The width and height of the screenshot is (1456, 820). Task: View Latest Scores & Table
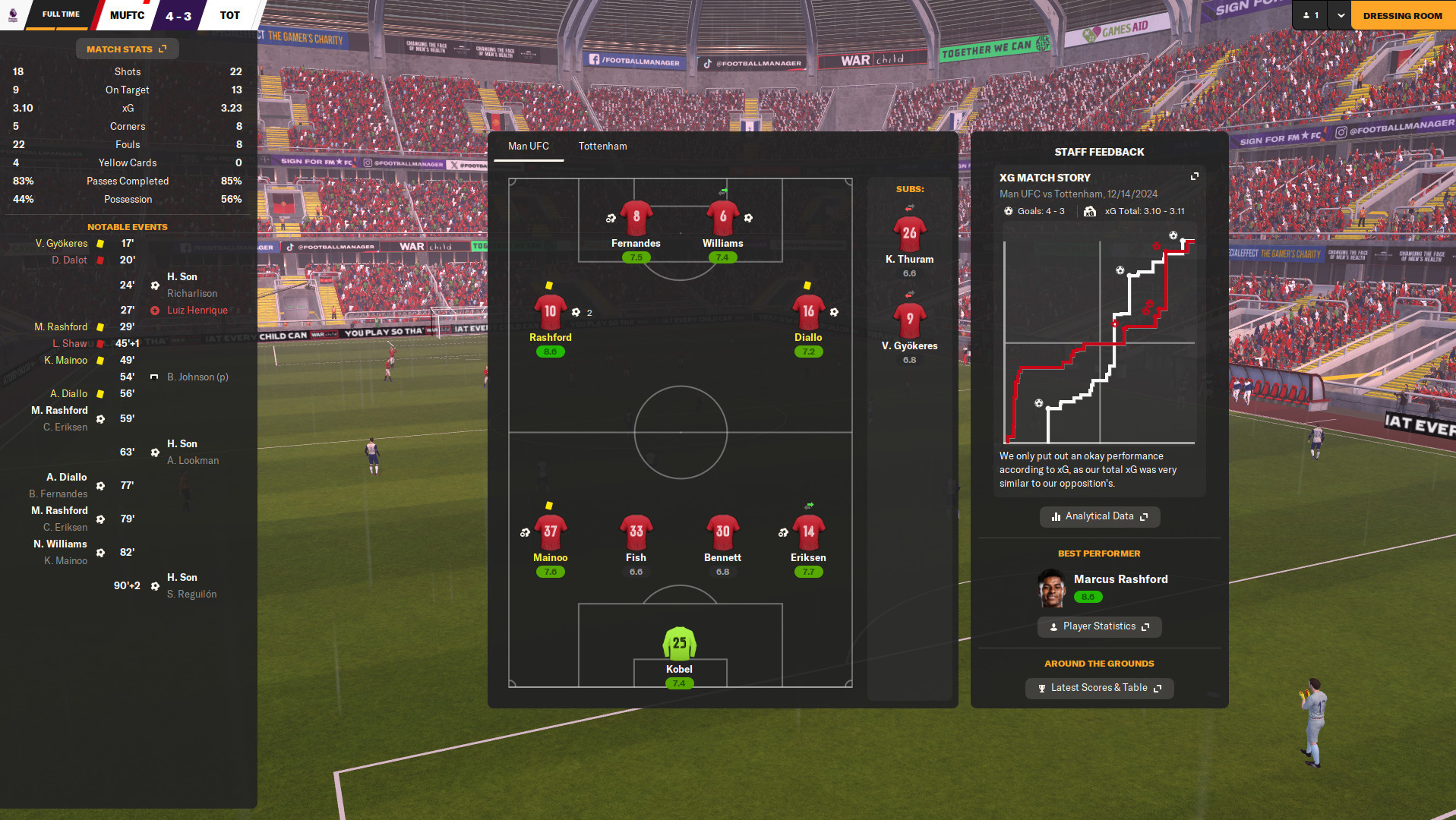tap(1099, 688)
